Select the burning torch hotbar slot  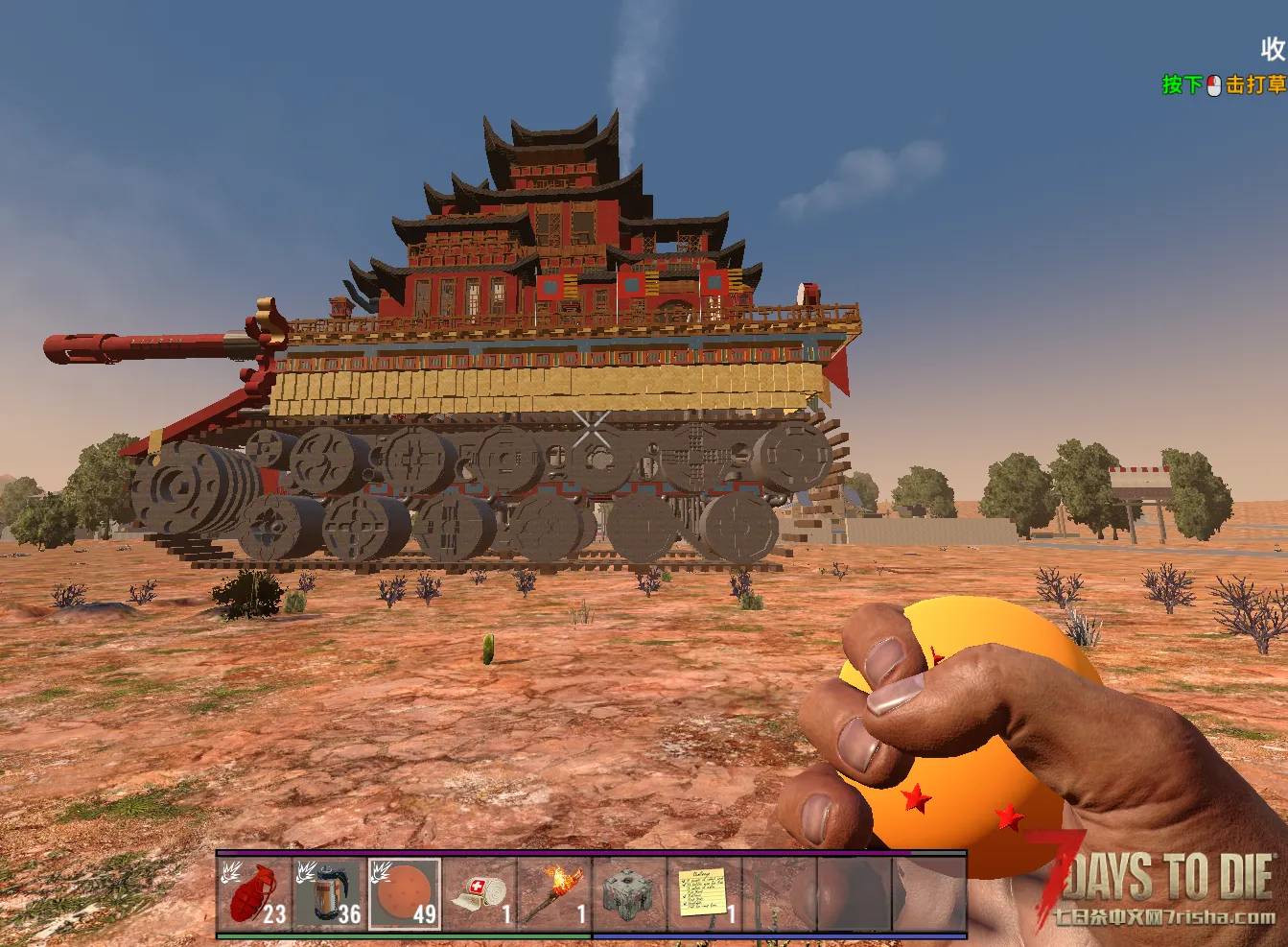pos(553,893)
